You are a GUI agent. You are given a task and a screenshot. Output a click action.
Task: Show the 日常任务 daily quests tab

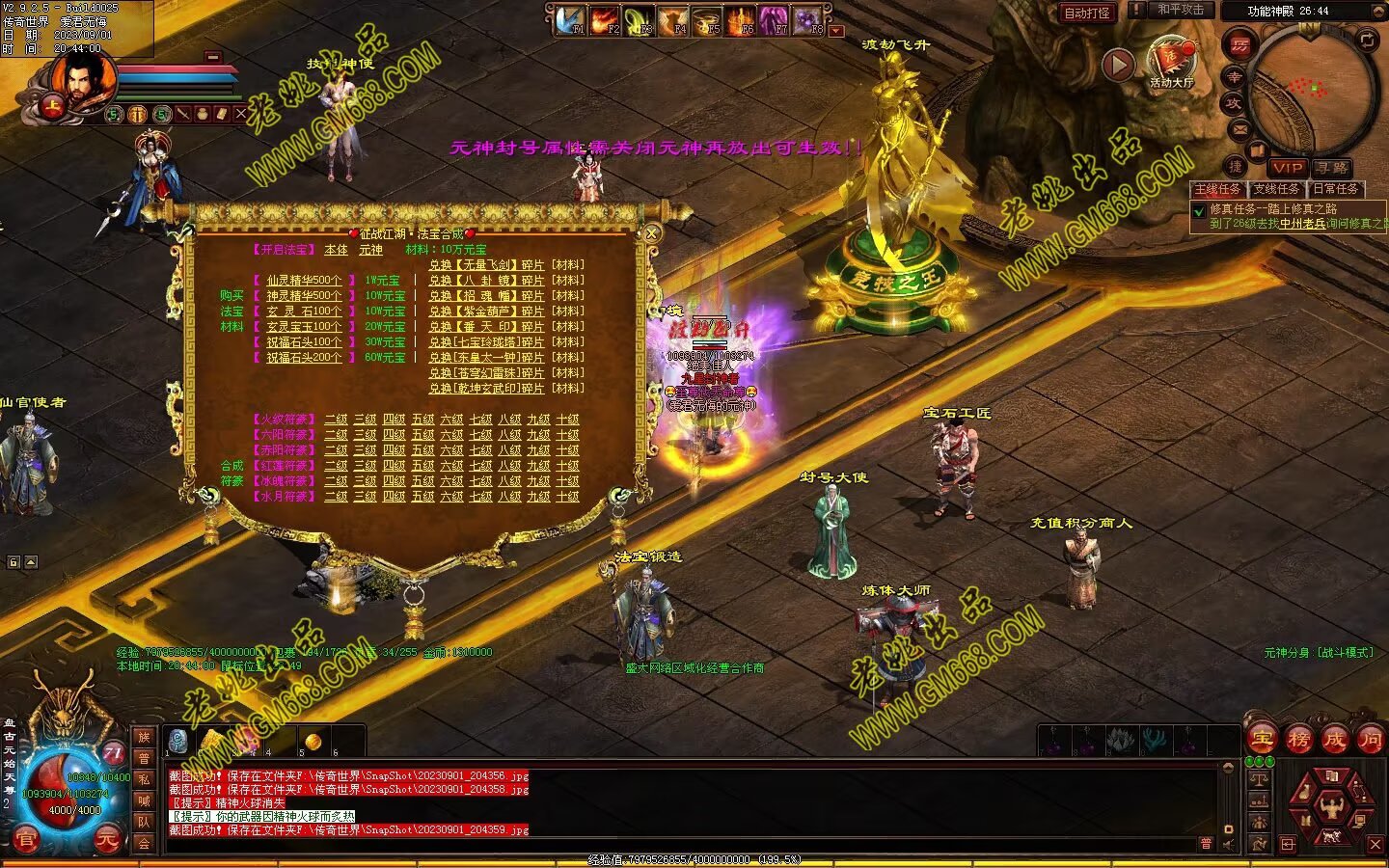(x=1335, y=189)
